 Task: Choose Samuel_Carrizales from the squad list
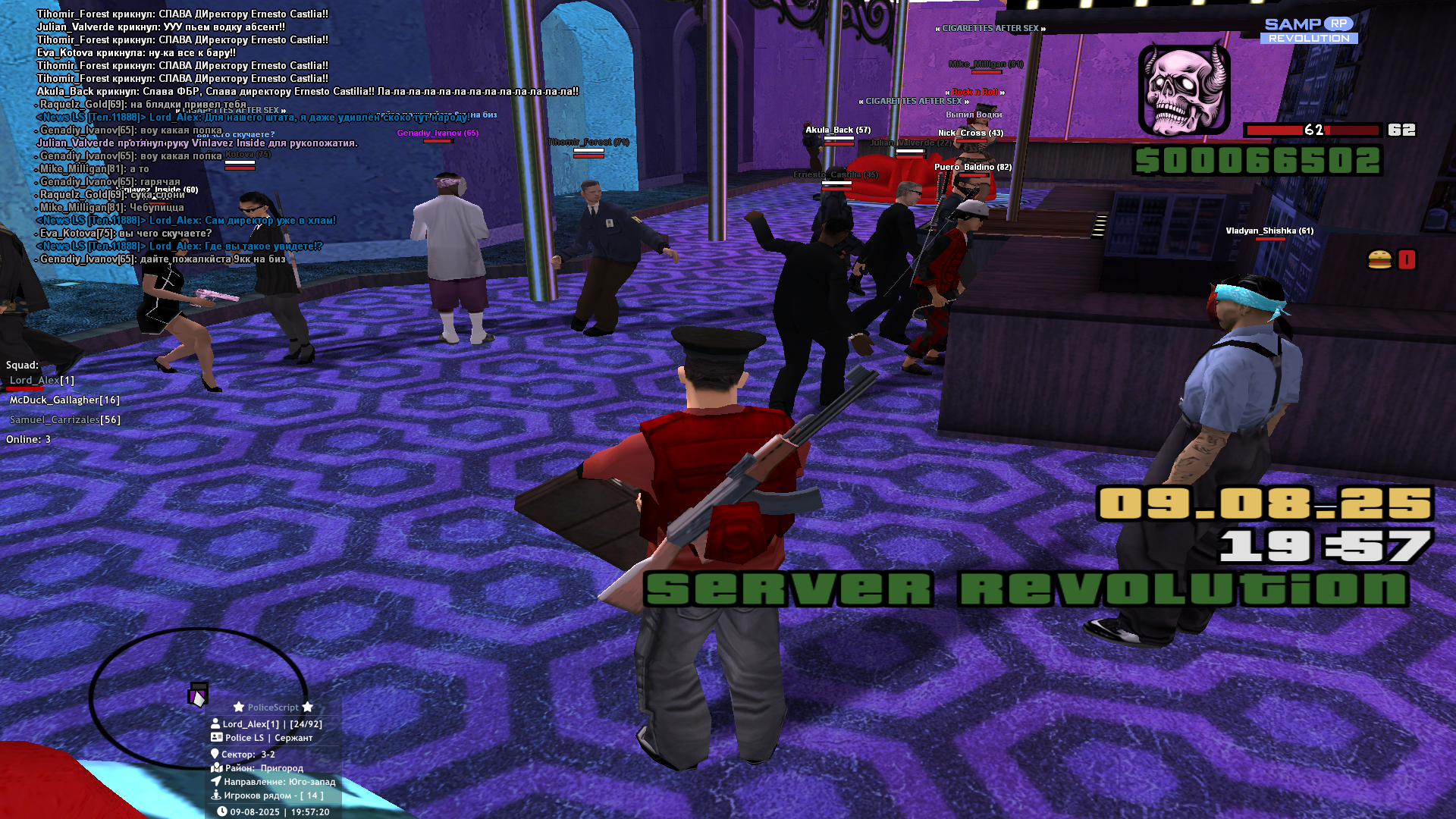pyautogui.click(x=64, y=419)
